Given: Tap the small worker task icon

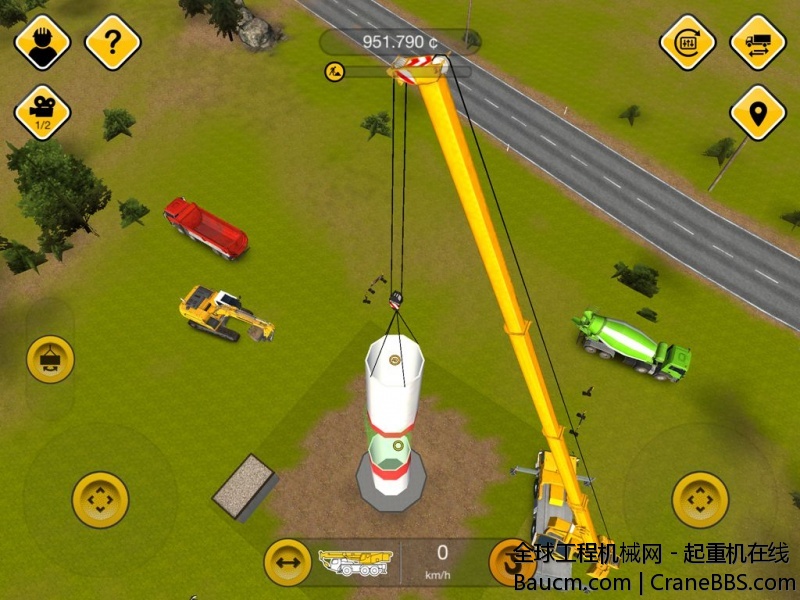Looking at the screenshot, I should click(334, 71).
